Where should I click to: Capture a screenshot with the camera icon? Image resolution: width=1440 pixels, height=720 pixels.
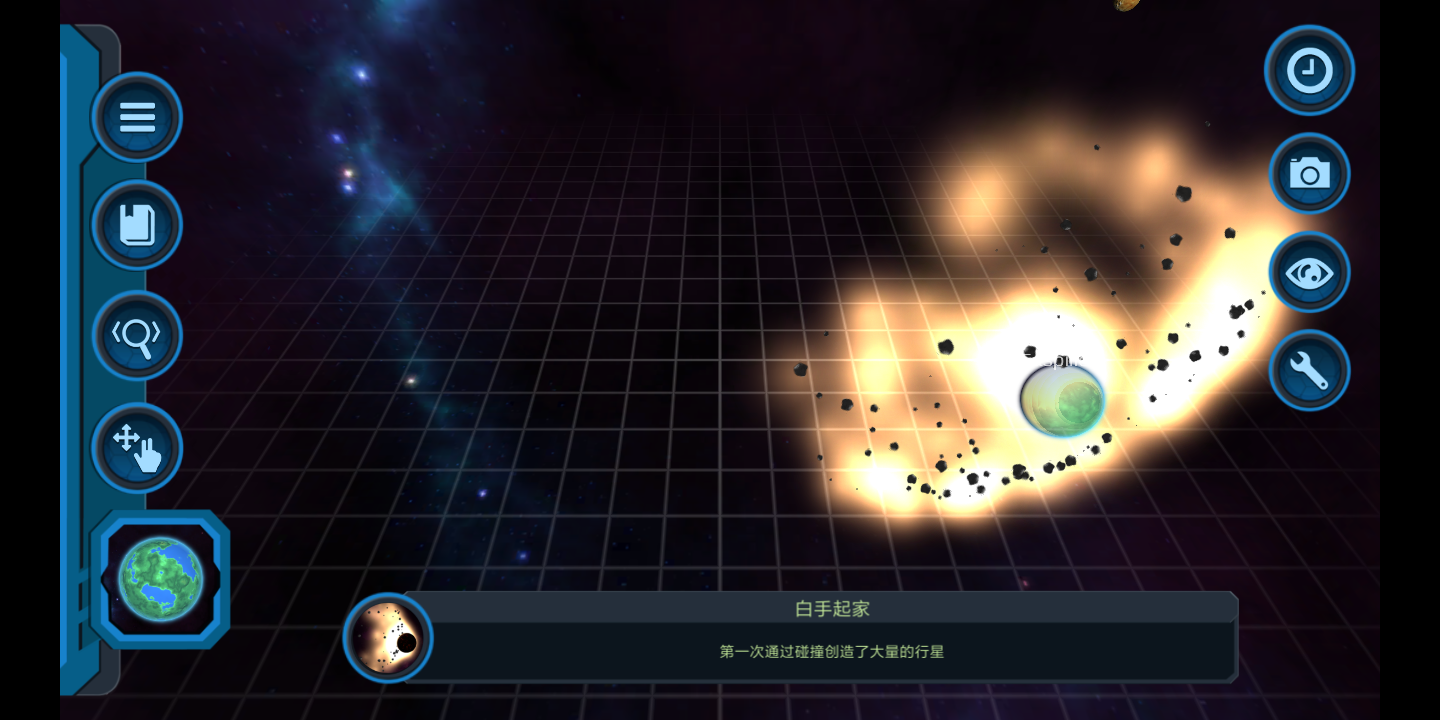pos(1309,173)
